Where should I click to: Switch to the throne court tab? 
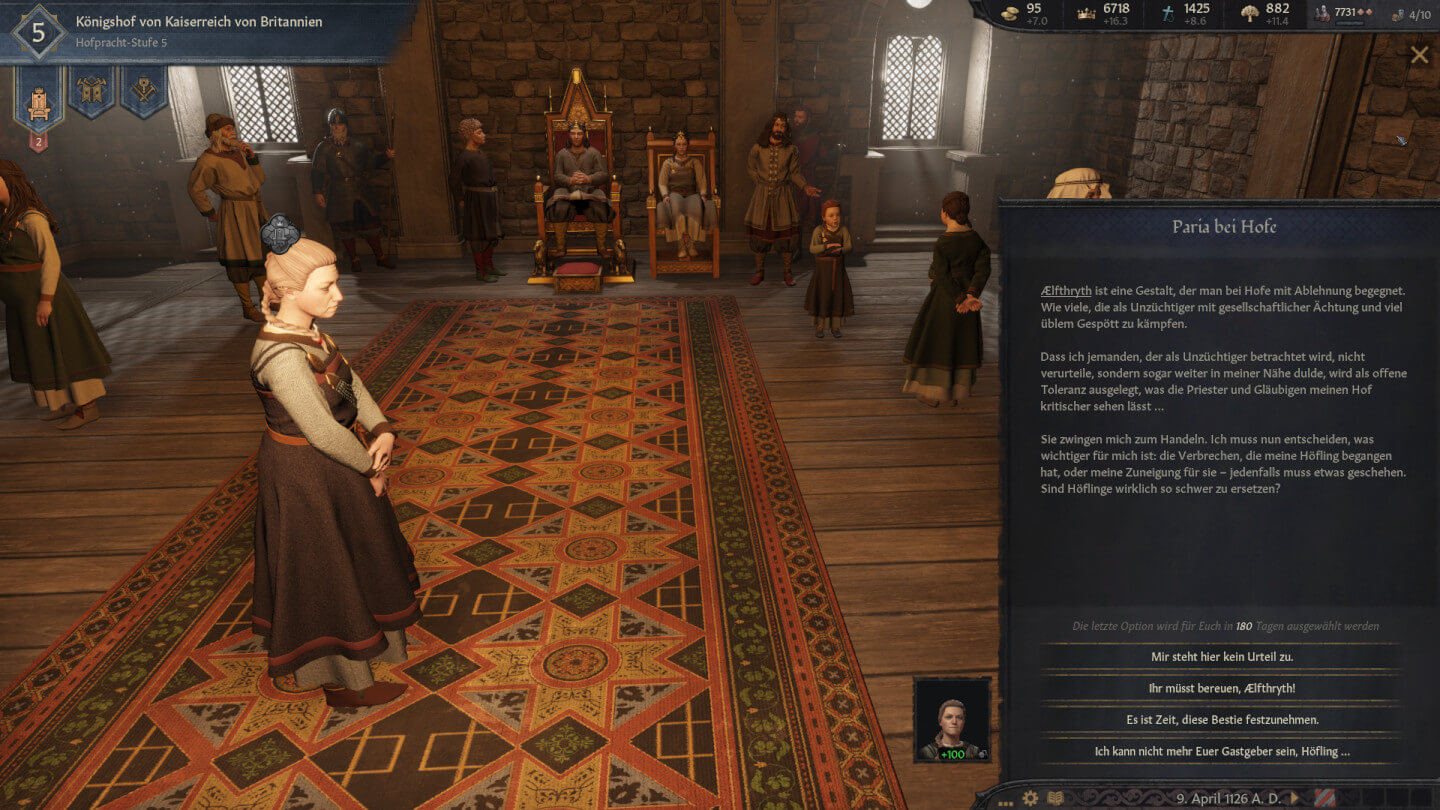pyautogui.click(x=39, y=96)
